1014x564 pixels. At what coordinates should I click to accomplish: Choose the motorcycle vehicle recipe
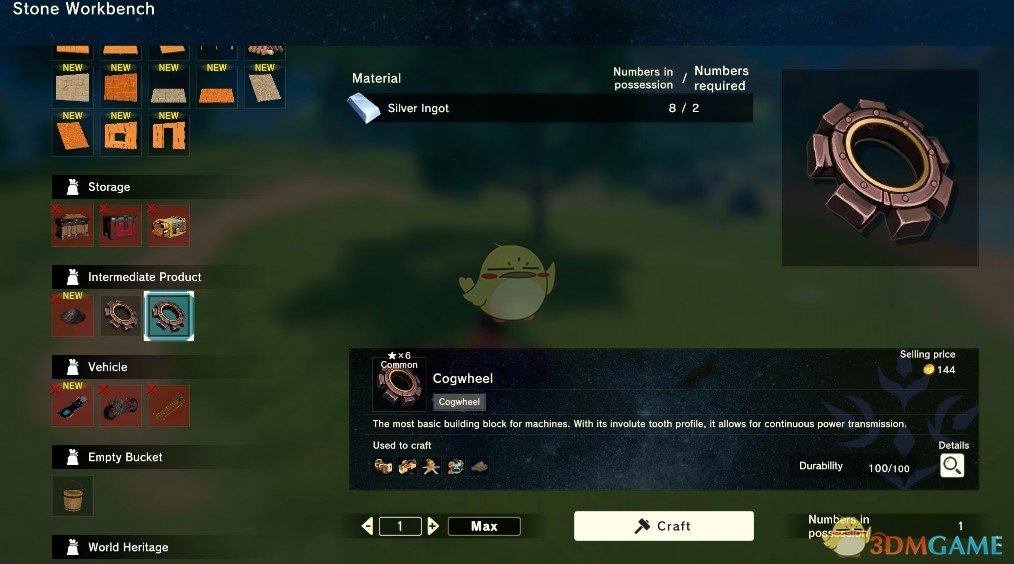(120, 406)
